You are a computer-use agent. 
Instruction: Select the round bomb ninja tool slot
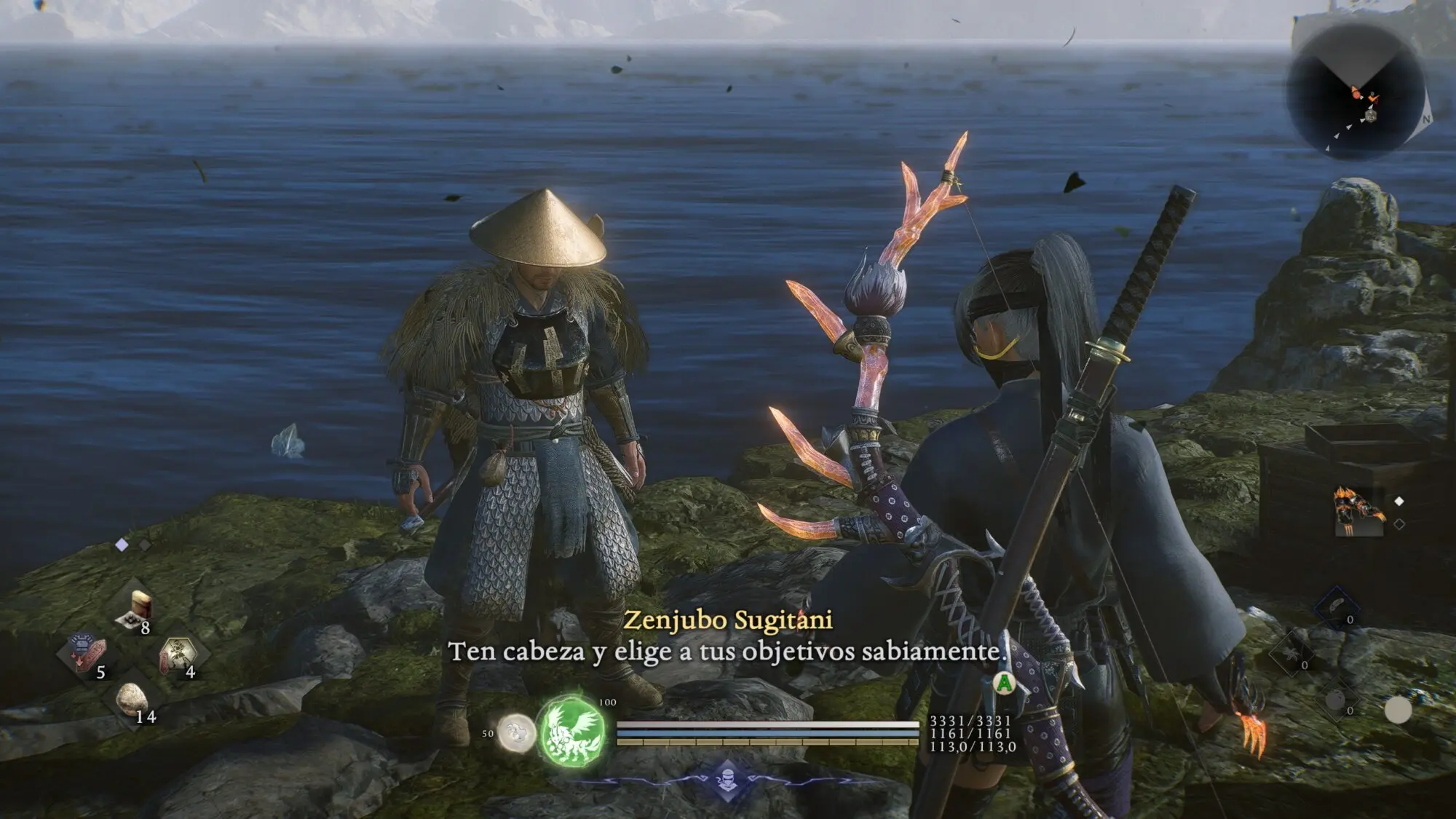[1336, 700]
